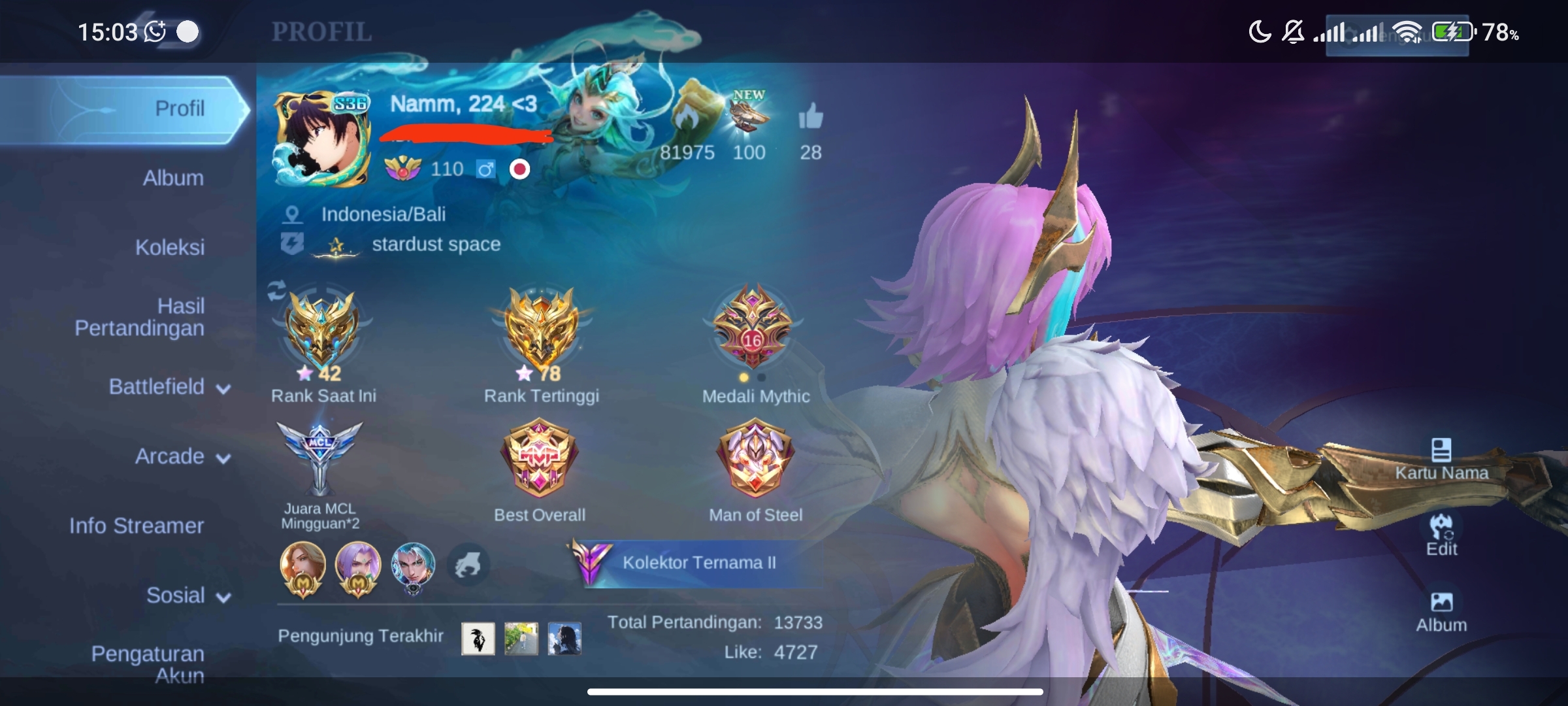Open Info Streamer page
This screenshot has height=706, width=1568.
[137, 526]
